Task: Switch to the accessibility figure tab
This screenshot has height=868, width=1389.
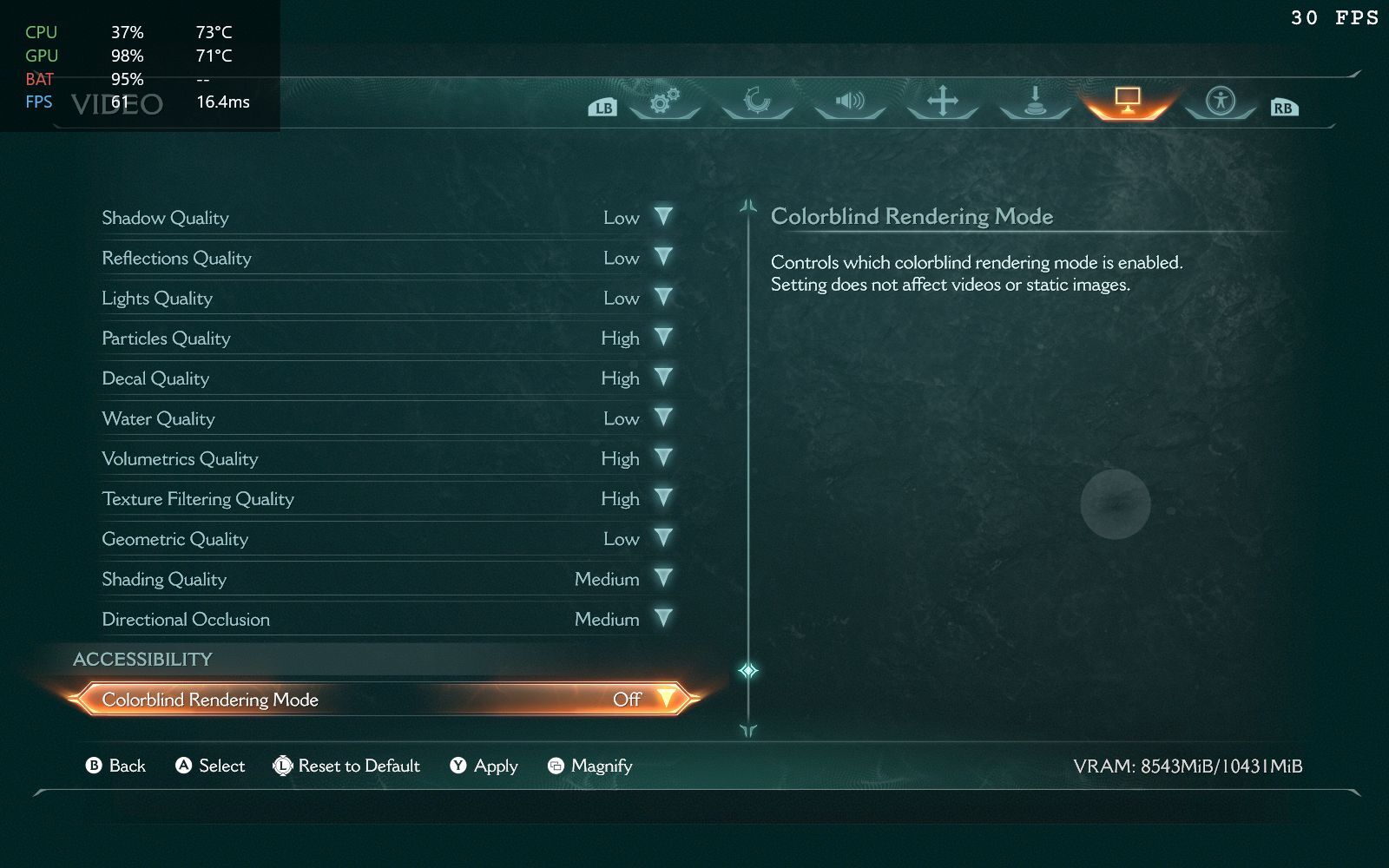Action: [1221, 102]
